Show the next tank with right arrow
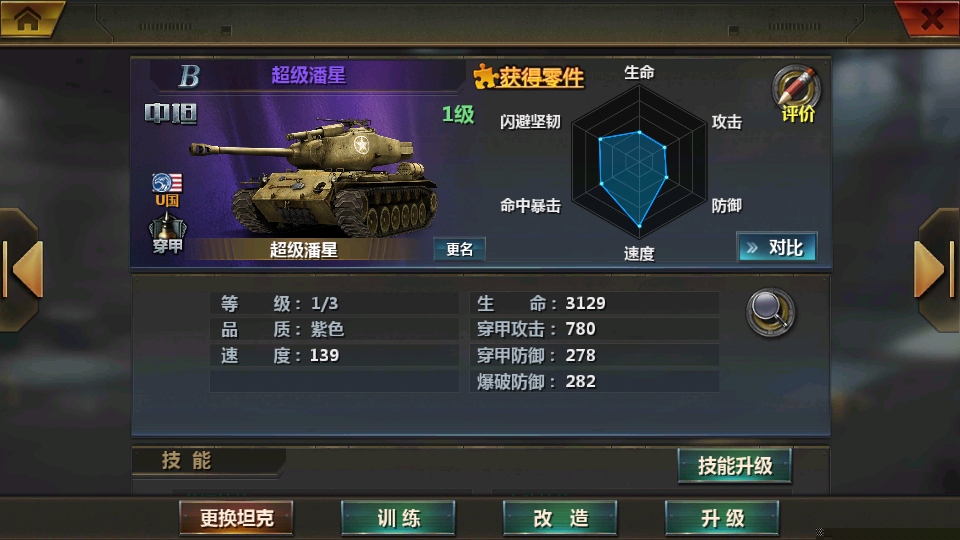This screenshot has height=540, width=960. [x=936, y=268]
